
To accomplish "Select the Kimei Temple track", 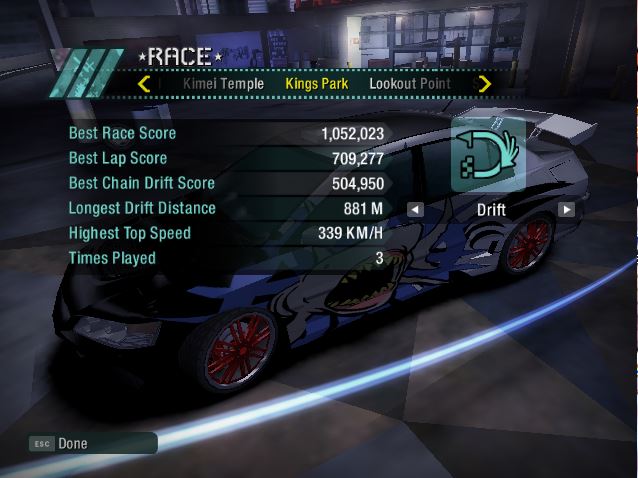I will 223,84.
